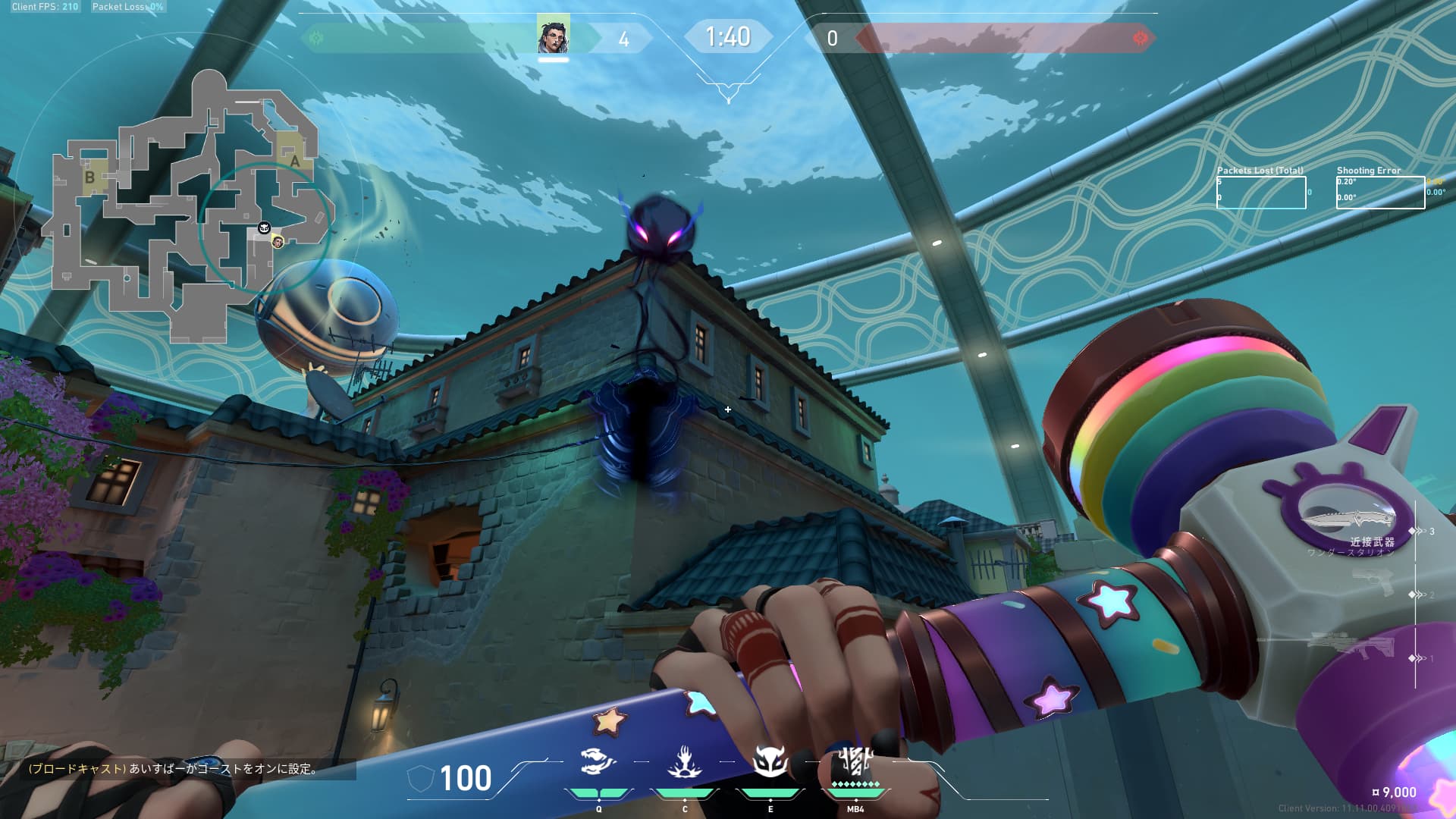Use the C ability with the reaching hand icon
The width and height of the screenshot is (1456, 819).
[684, 761]
